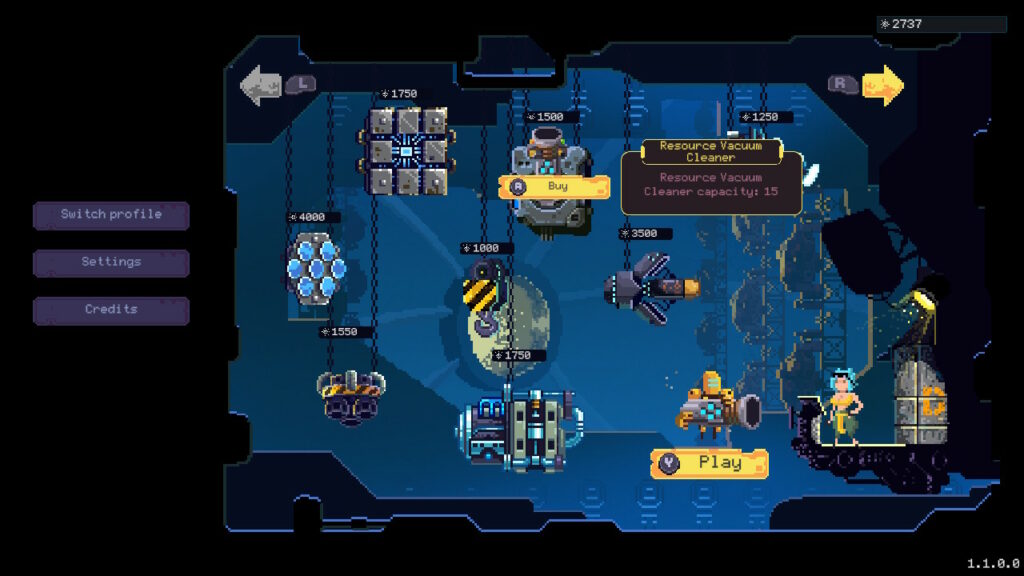Go to the previous shop page with the left arrow
This screenshot has width=1024, height=576.
tap(261, 86)
